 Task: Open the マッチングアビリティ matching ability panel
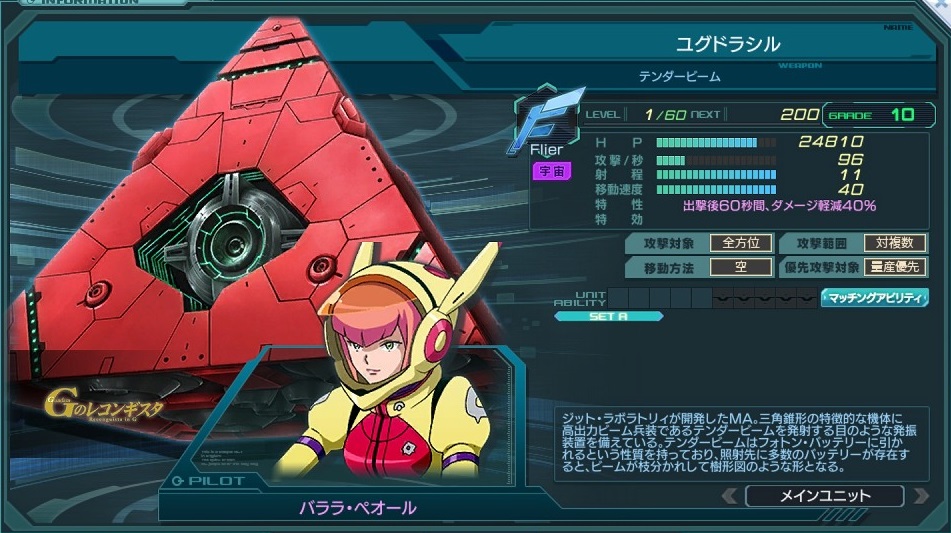[875, 298]
